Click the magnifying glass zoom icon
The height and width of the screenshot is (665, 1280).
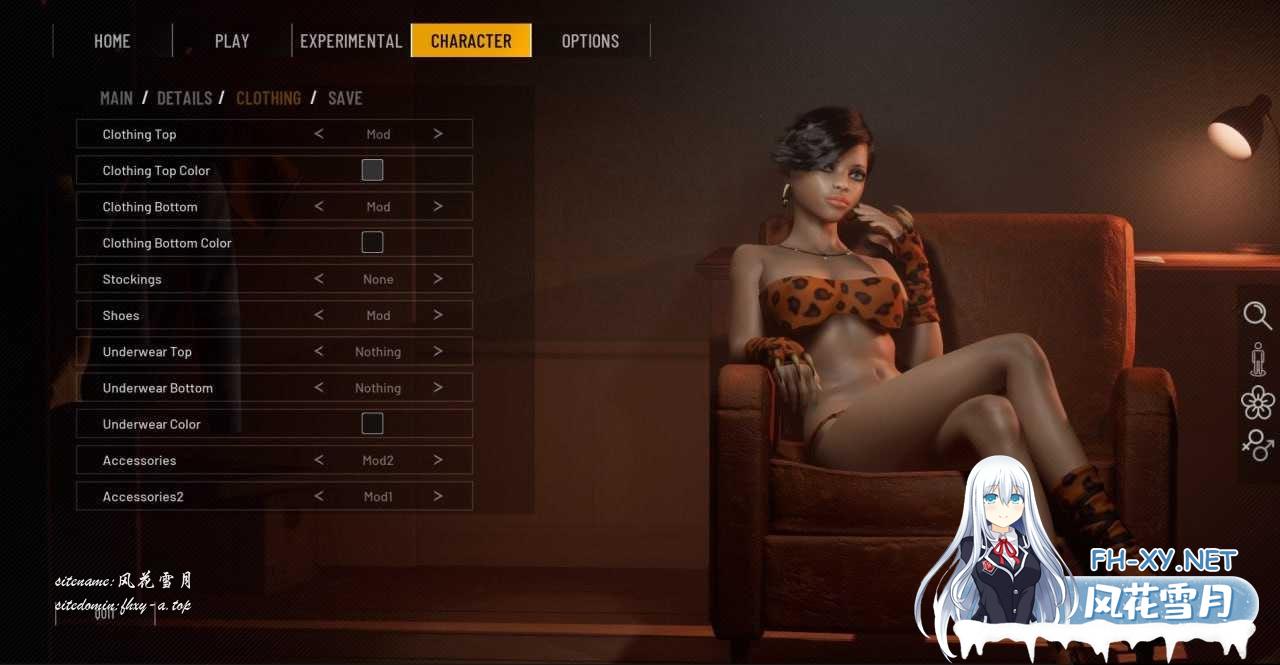coord(1257,316)
